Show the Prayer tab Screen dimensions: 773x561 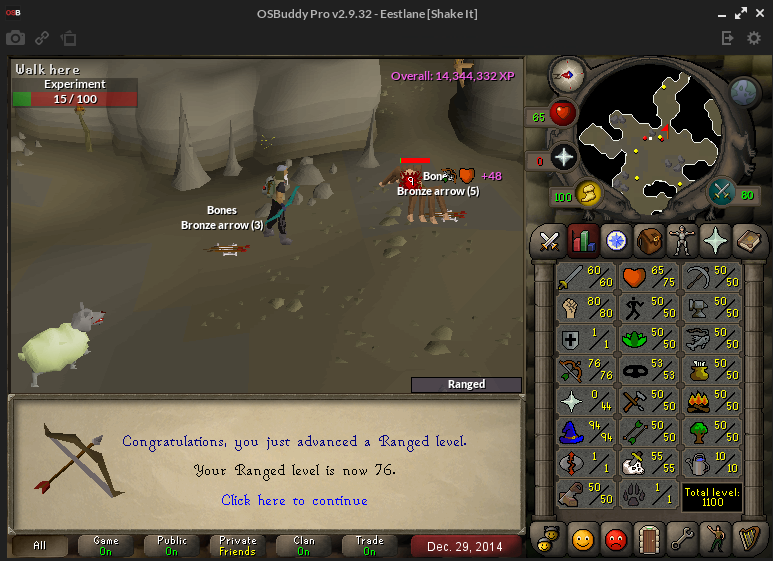coord(715,240)
